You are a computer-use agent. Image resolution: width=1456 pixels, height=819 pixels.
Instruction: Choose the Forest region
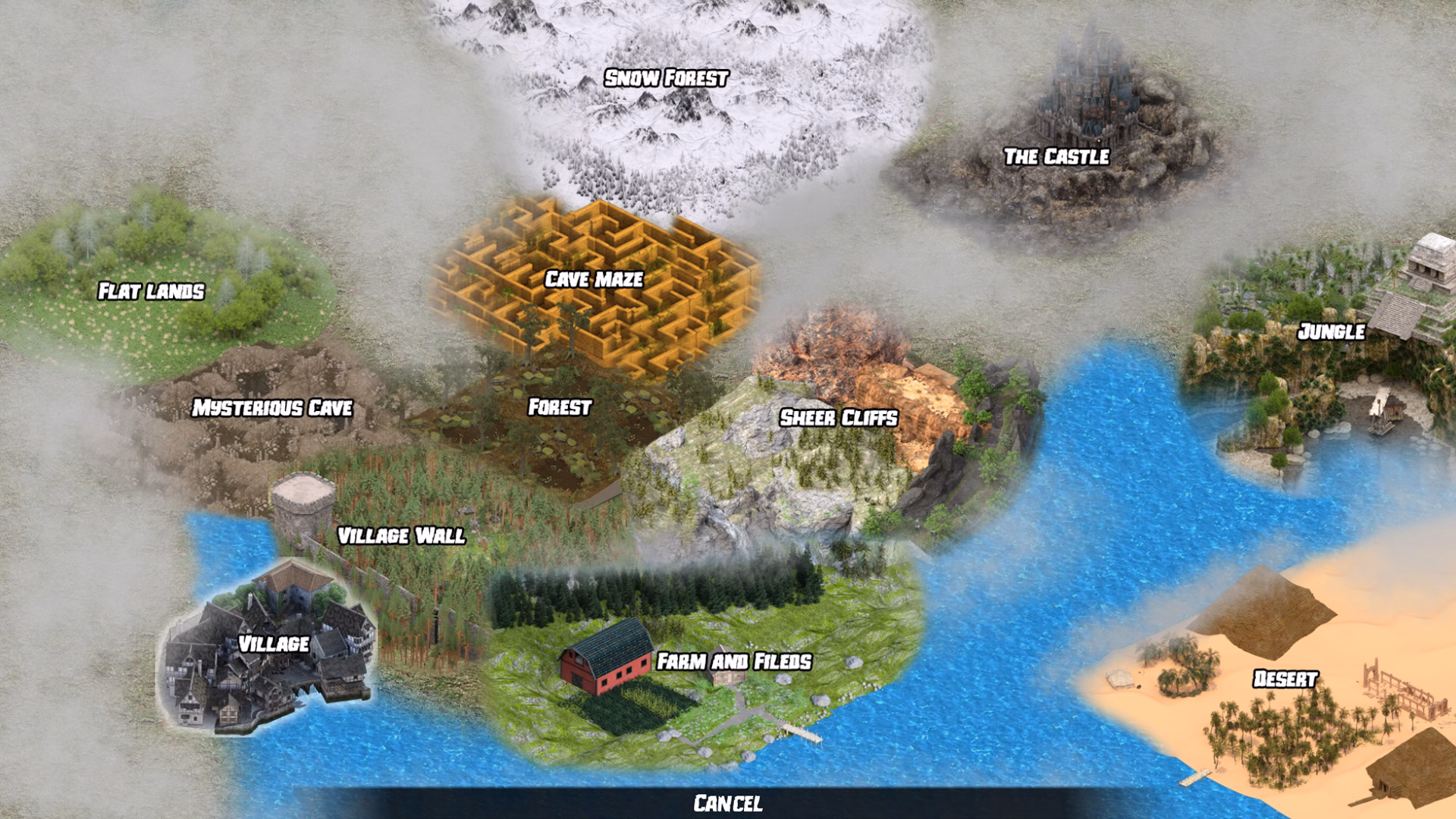point(559,407)
